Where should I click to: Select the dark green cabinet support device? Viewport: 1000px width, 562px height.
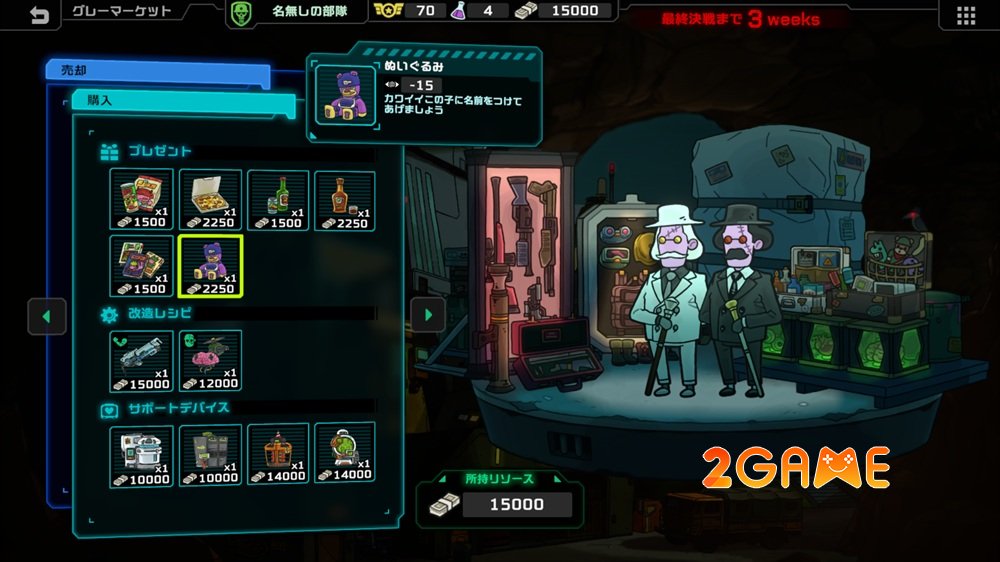(210, 455)
